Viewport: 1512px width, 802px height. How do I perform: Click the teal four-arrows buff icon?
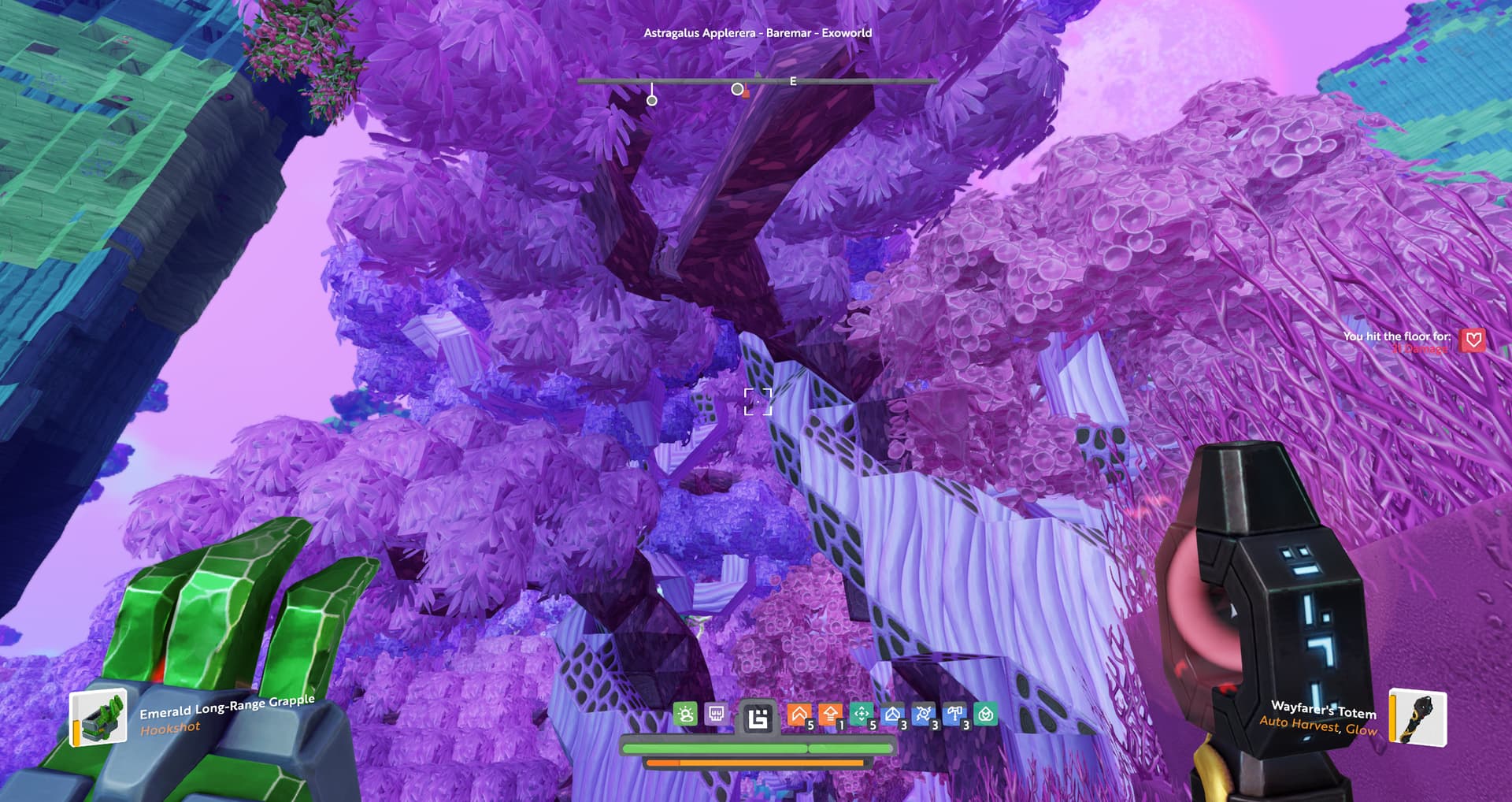(862, 715)
